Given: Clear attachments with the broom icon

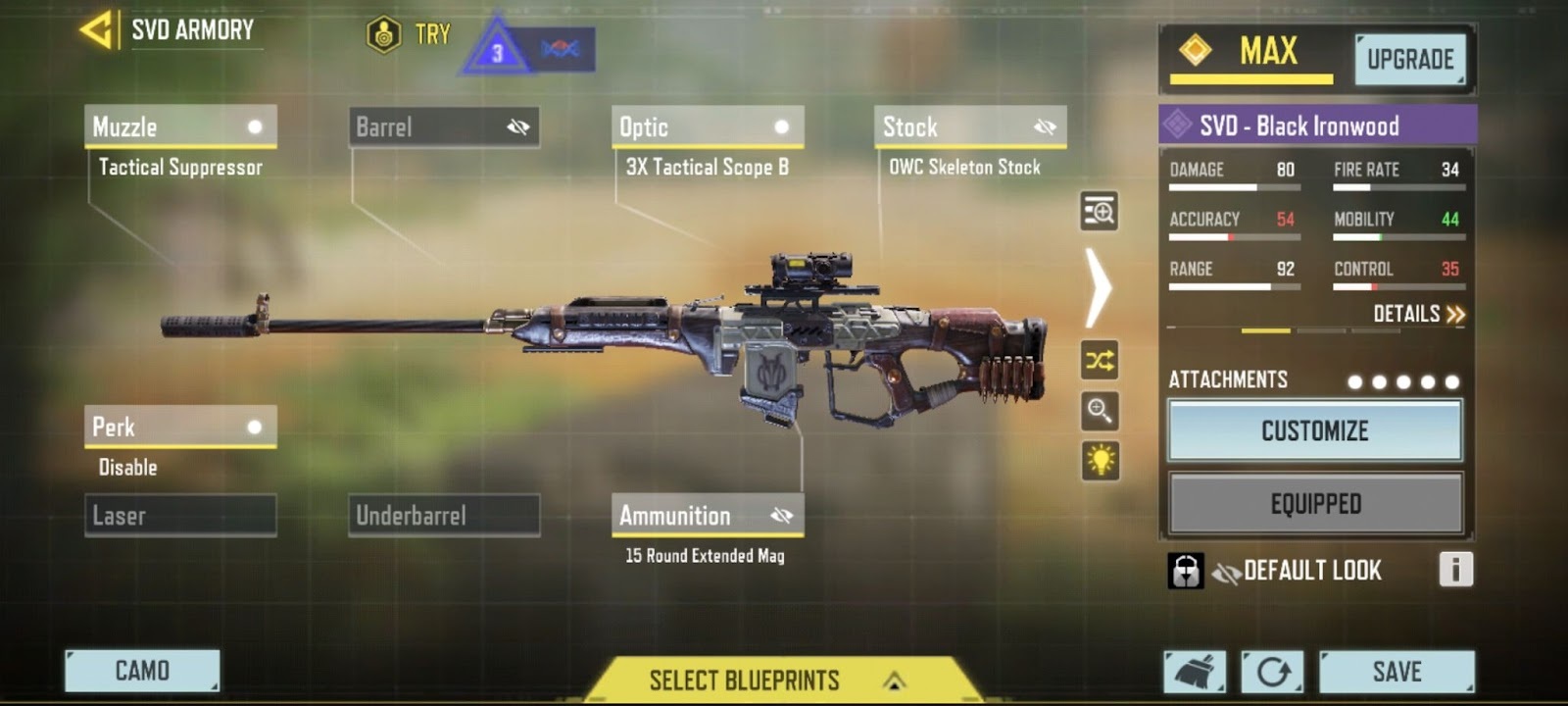Looking at the screenshot, I should [1195, 672].
